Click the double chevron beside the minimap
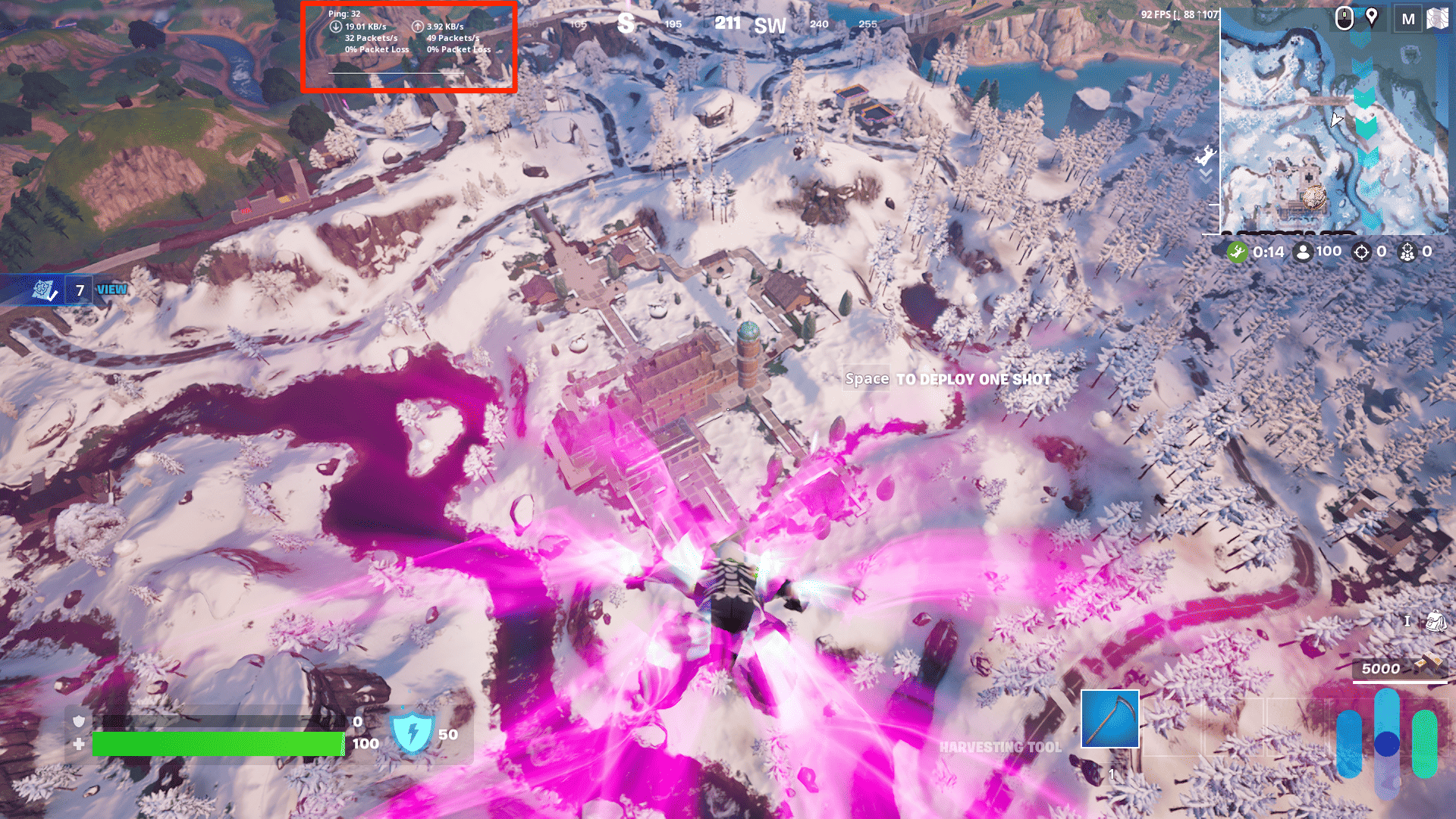This screenshot has height=819, width=1456. 1206,176
